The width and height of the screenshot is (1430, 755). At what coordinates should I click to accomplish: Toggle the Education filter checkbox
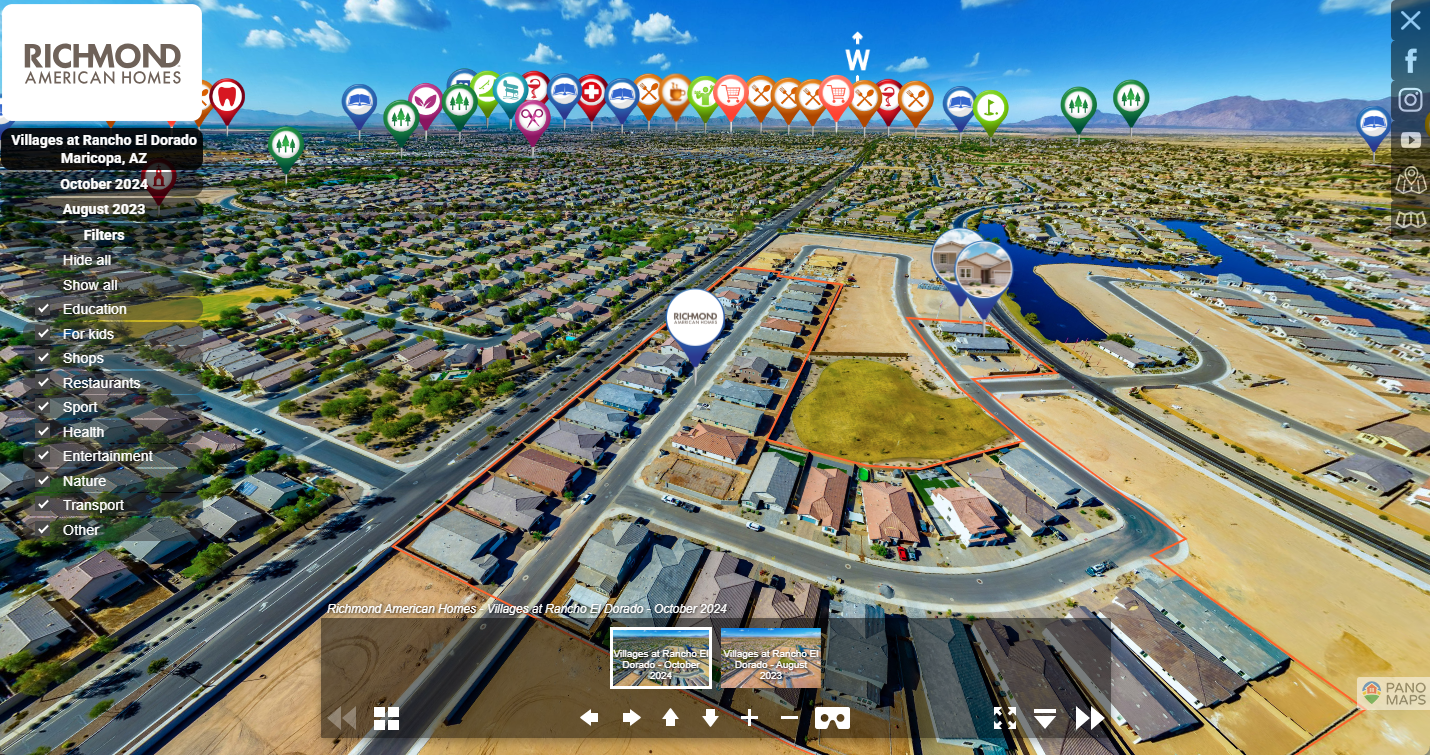point(44,309)
